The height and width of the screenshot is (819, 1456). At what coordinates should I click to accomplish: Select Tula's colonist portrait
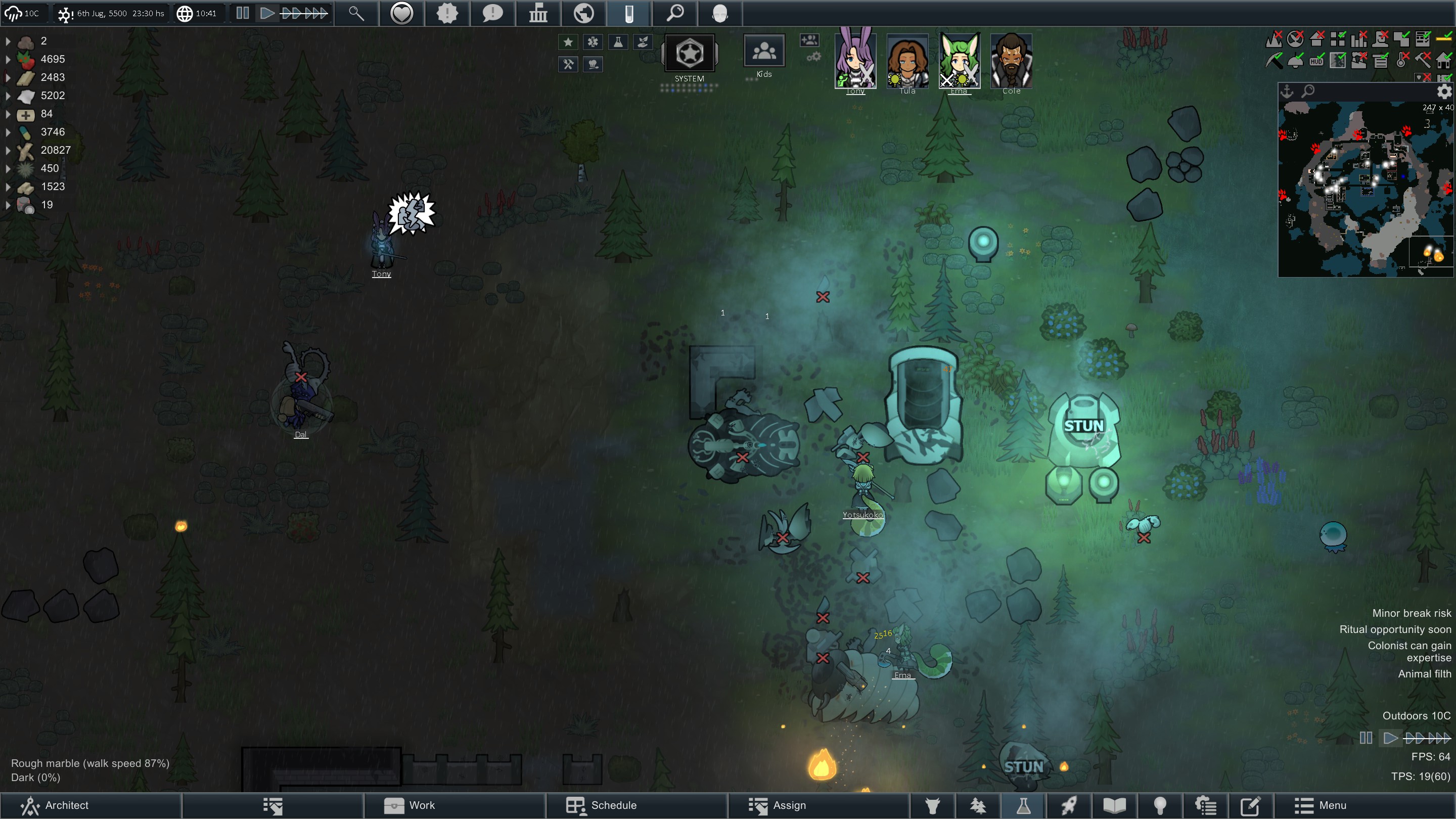(x=907, y=61)
